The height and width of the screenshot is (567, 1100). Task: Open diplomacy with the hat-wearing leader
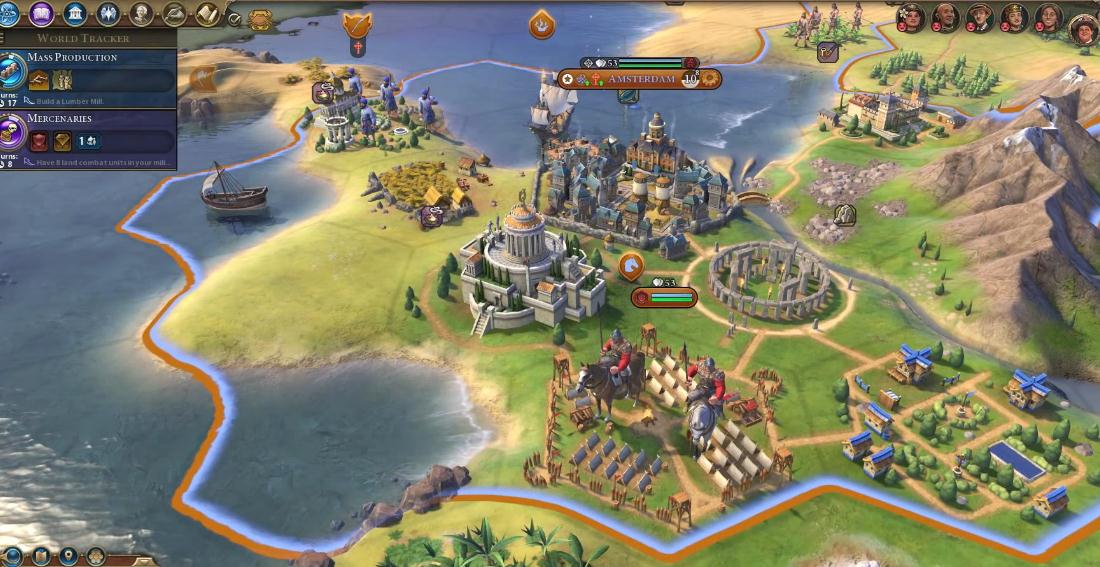[980, 16]
